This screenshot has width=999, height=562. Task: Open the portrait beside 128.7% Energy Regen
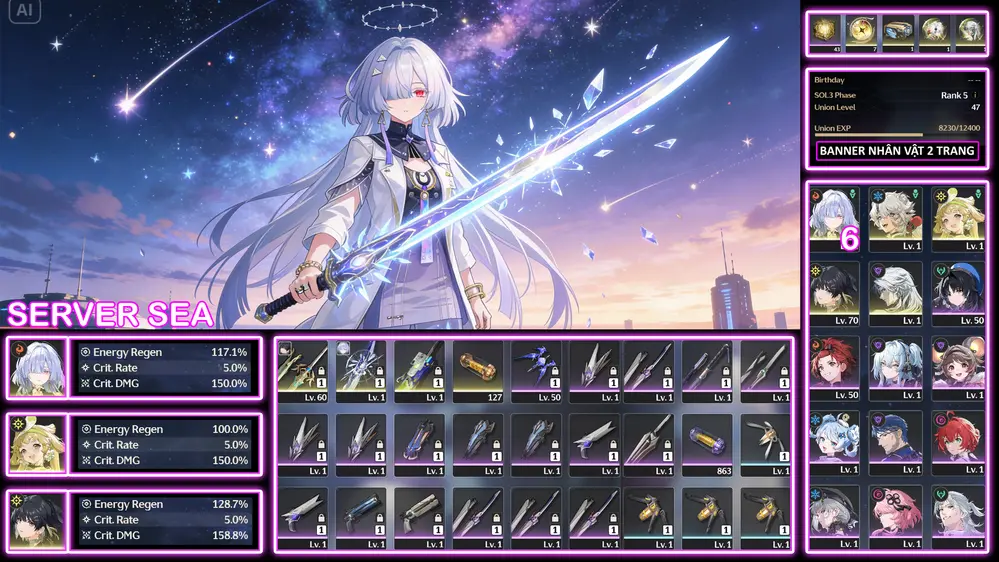tap(38, 520)
